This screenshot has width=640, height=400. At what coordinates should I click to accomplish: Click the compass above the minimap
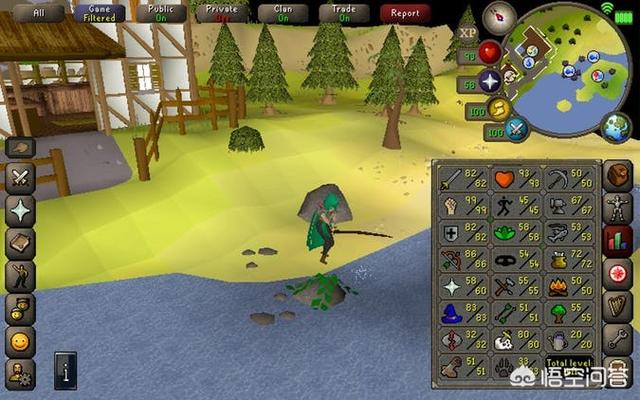coord(499,18)
